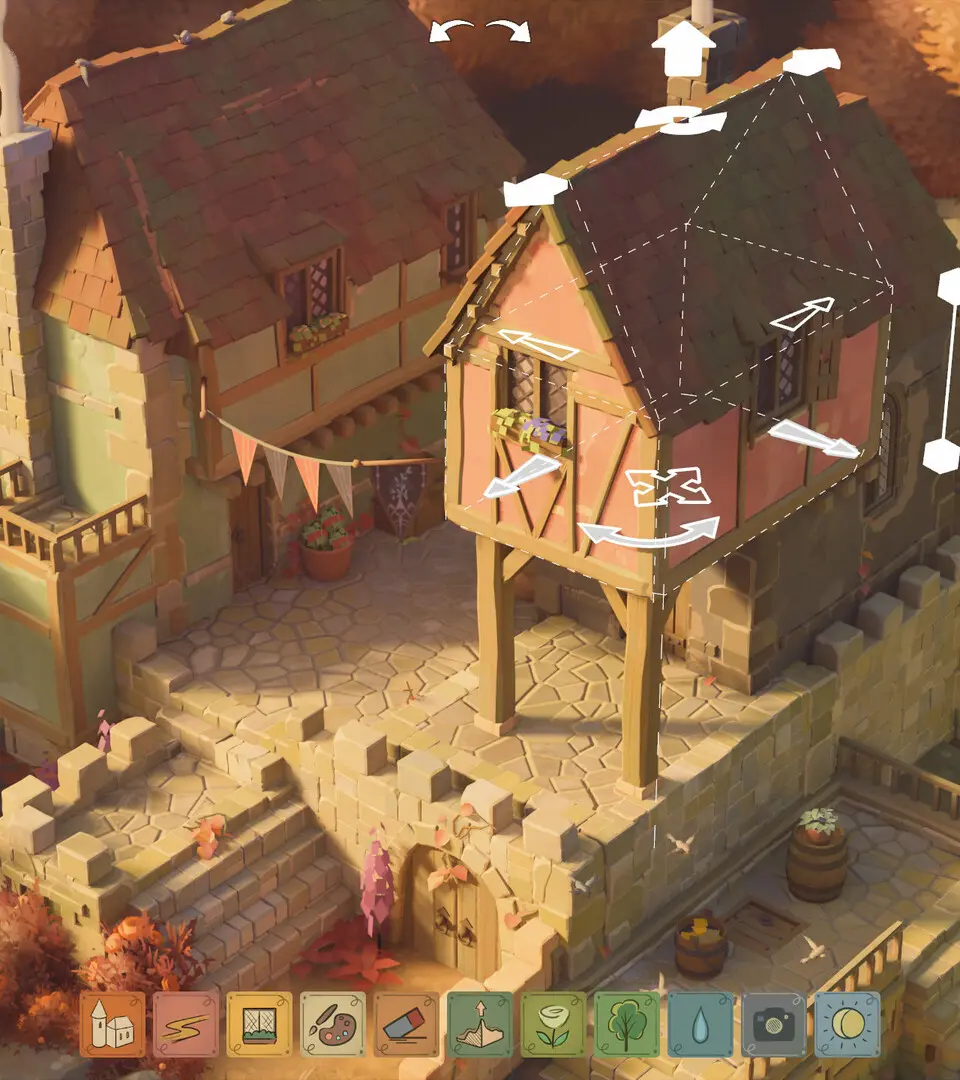Select the building tool with castle icon
Image resolution: width=960 pixels, height=1080 pixels.
112,1024
